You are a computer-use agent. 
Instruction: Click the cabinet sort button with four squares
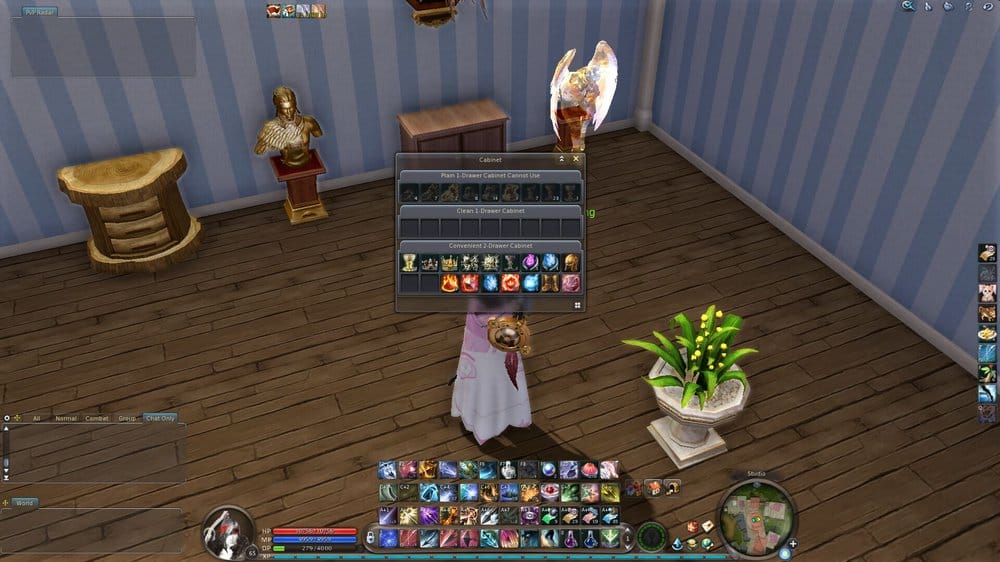[577, 305]
